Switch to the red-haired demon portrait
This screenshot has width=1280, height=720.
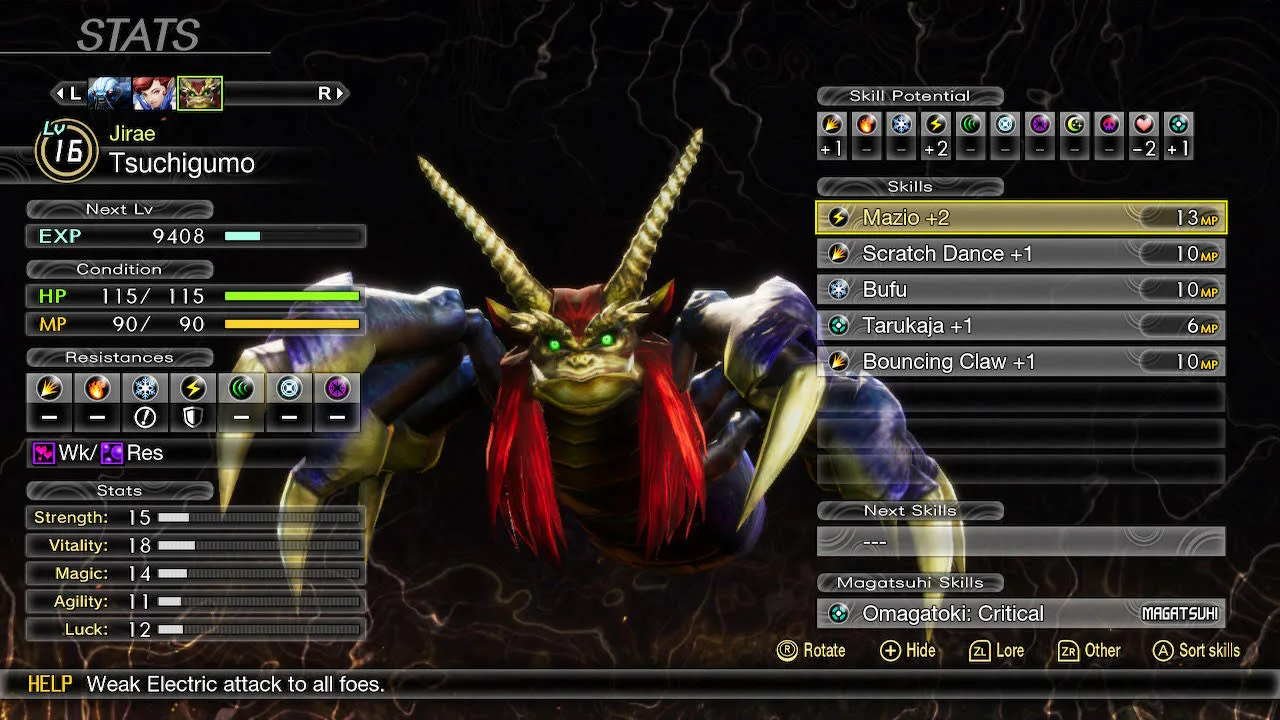click(x=154, y=94)
